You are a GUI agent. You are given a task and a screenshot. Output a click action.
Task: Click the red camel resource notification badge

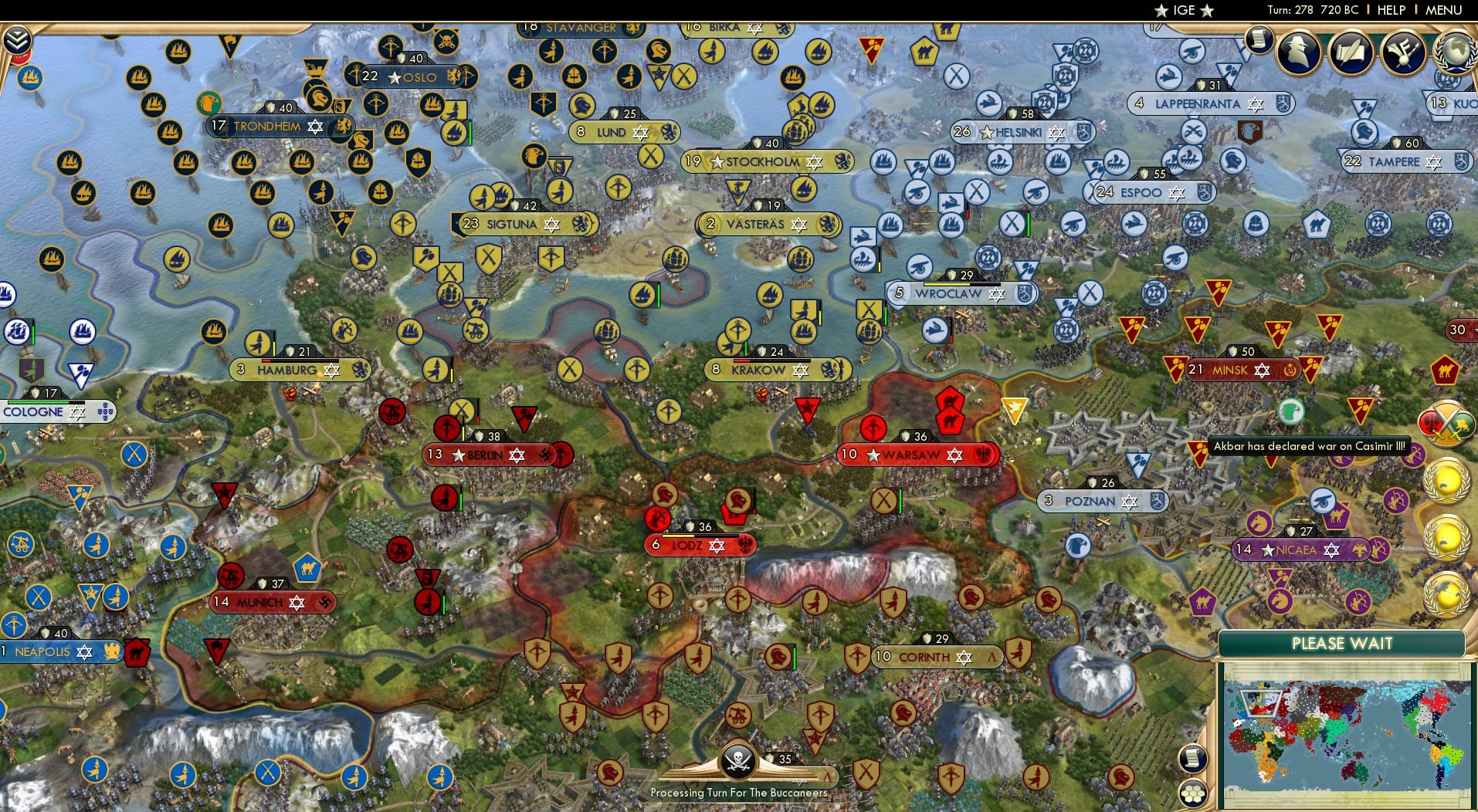[1443, 369]
